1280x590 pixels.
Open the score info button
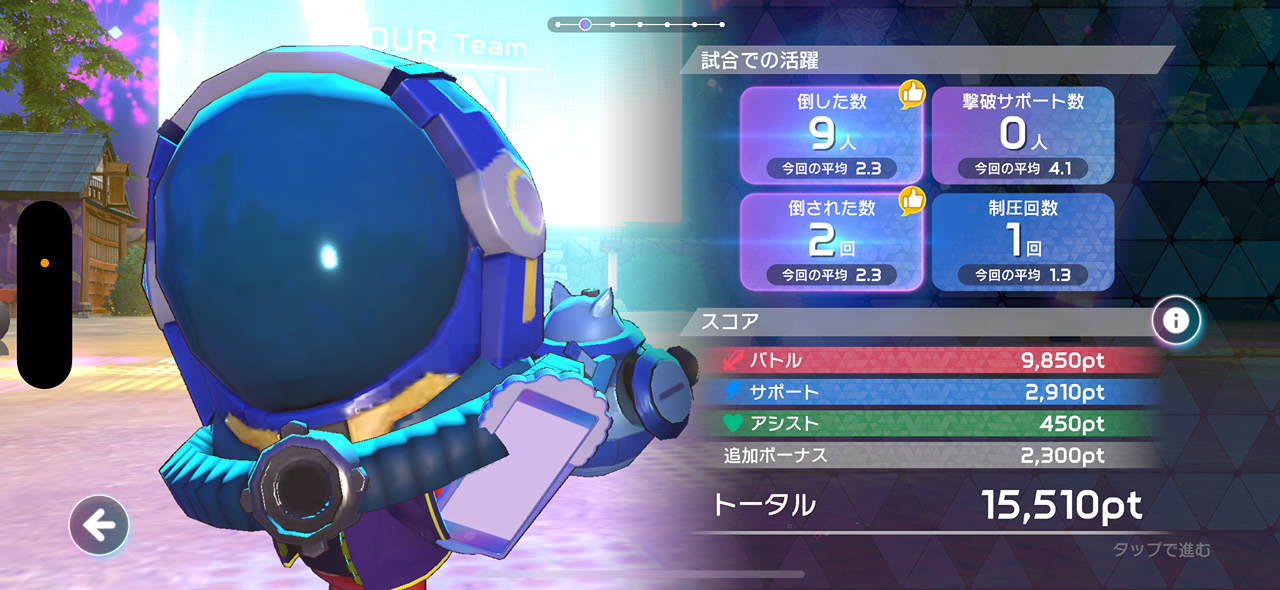click(1176, 321)
